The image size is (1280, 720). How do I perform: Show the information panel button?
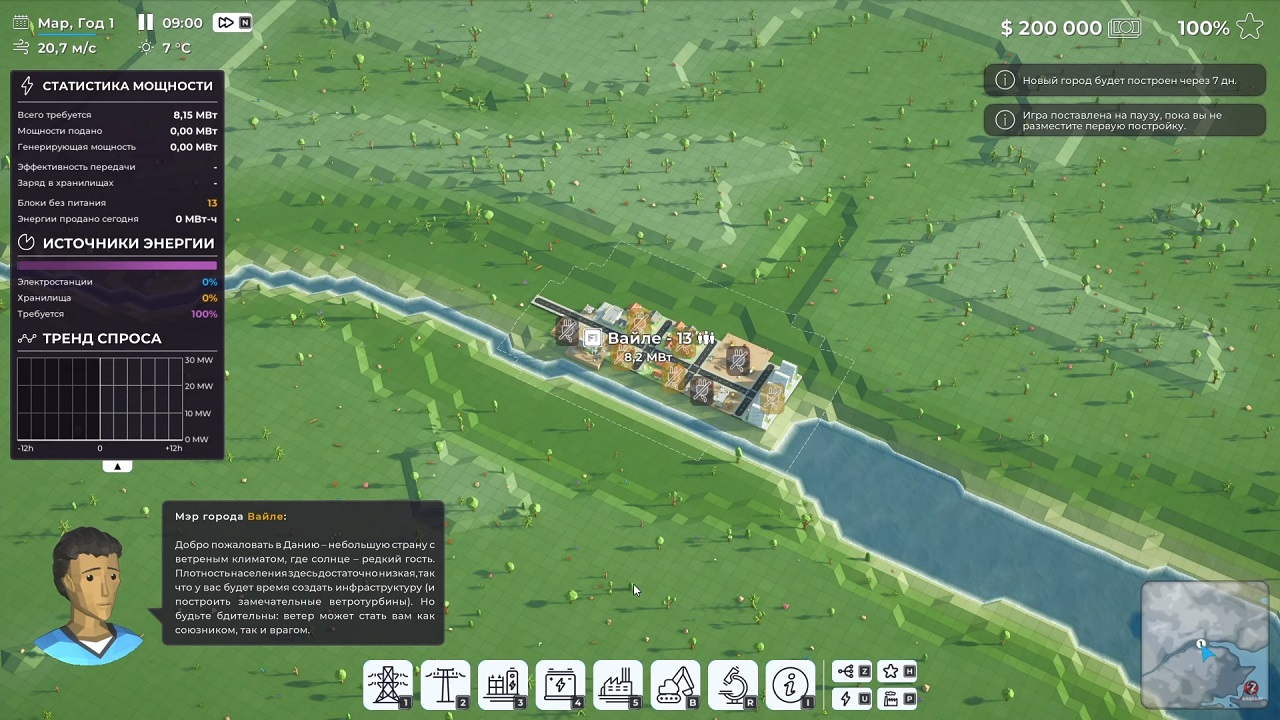click(x=790, y=685)
